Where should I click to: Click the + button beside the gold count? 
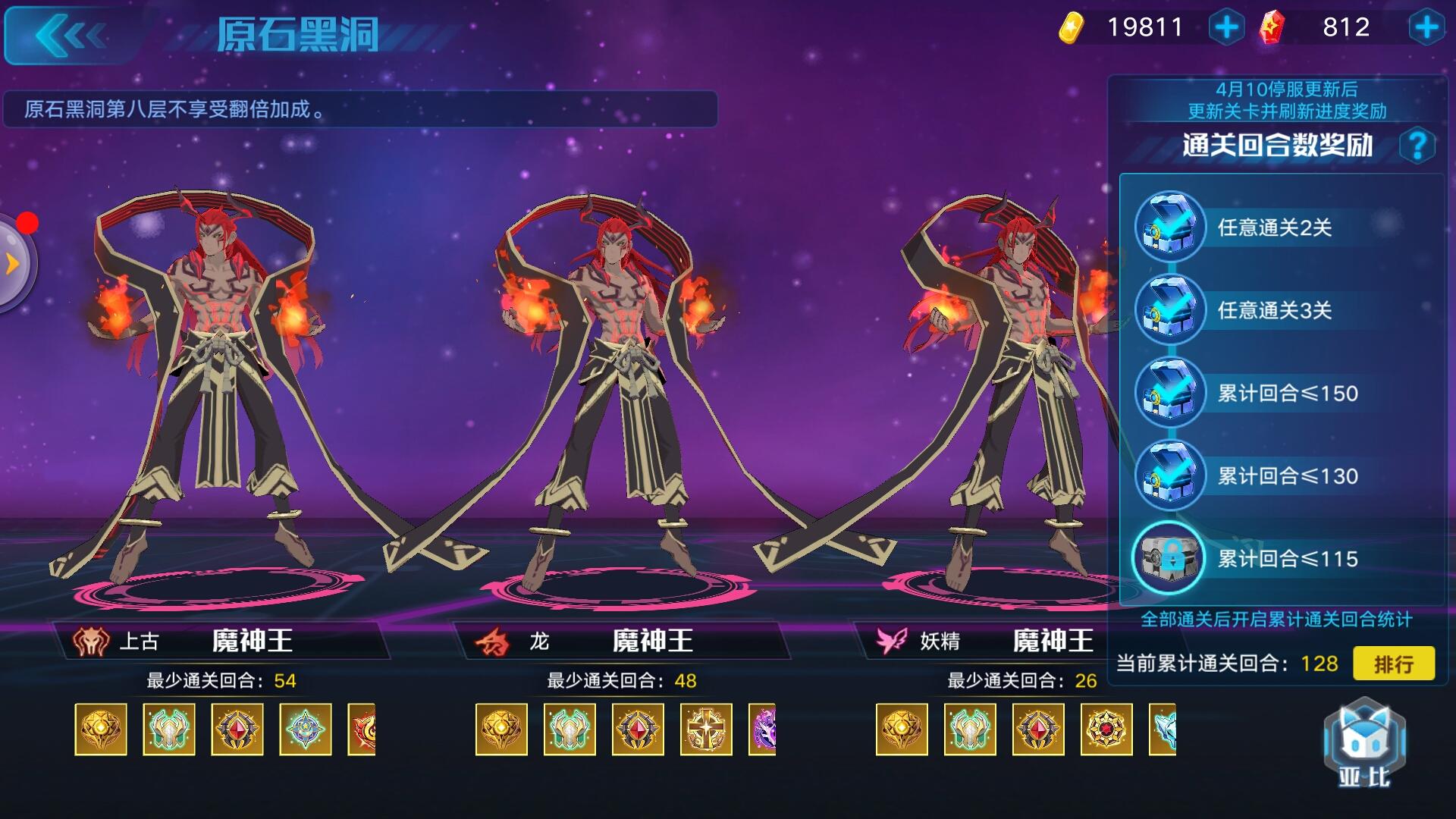1226,28
